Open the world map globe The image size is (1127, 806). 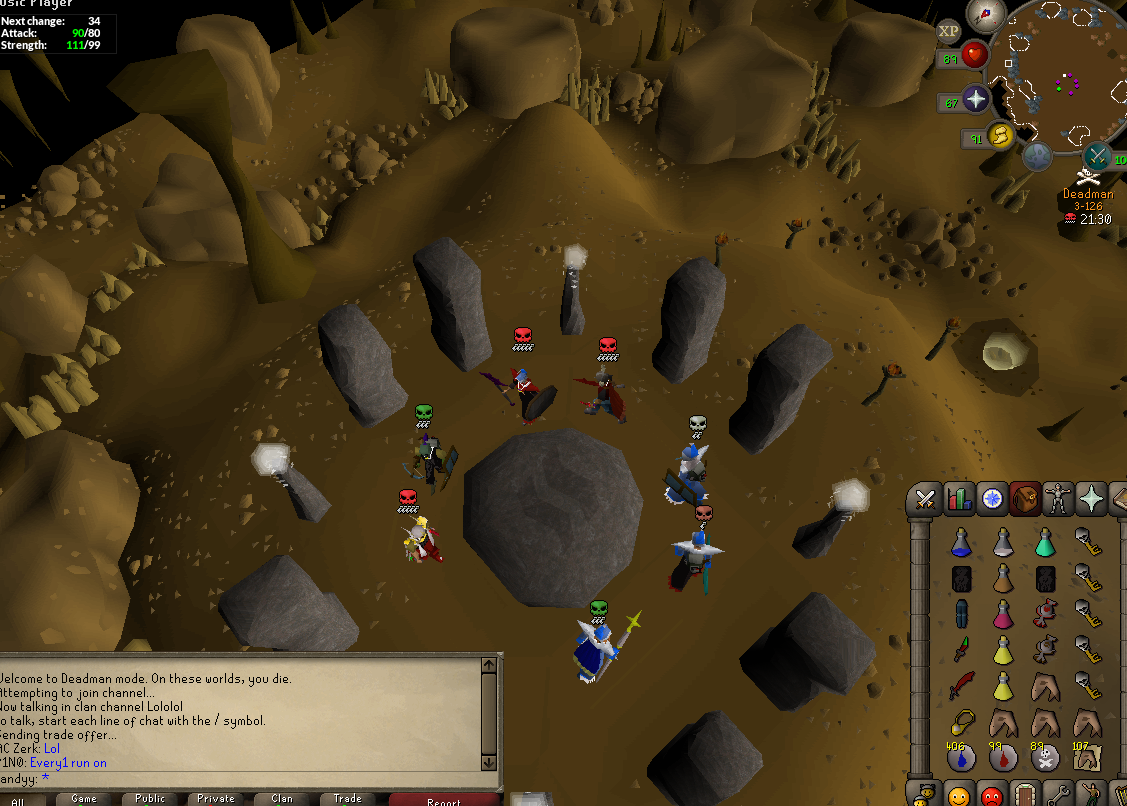pyautogui.click(x=1037, y=156)
